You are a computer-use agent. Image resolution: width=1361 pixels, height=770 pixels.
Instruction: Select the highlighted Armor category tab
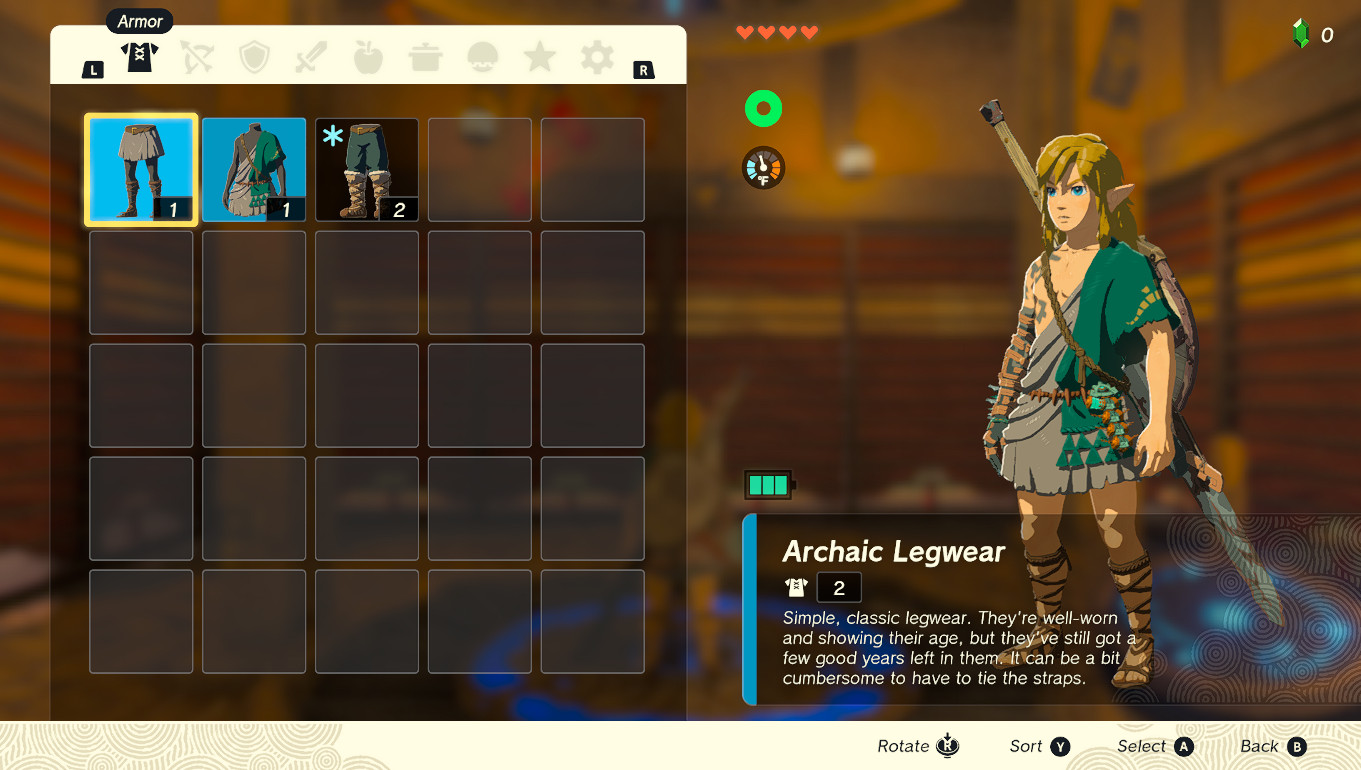[139, 57]
